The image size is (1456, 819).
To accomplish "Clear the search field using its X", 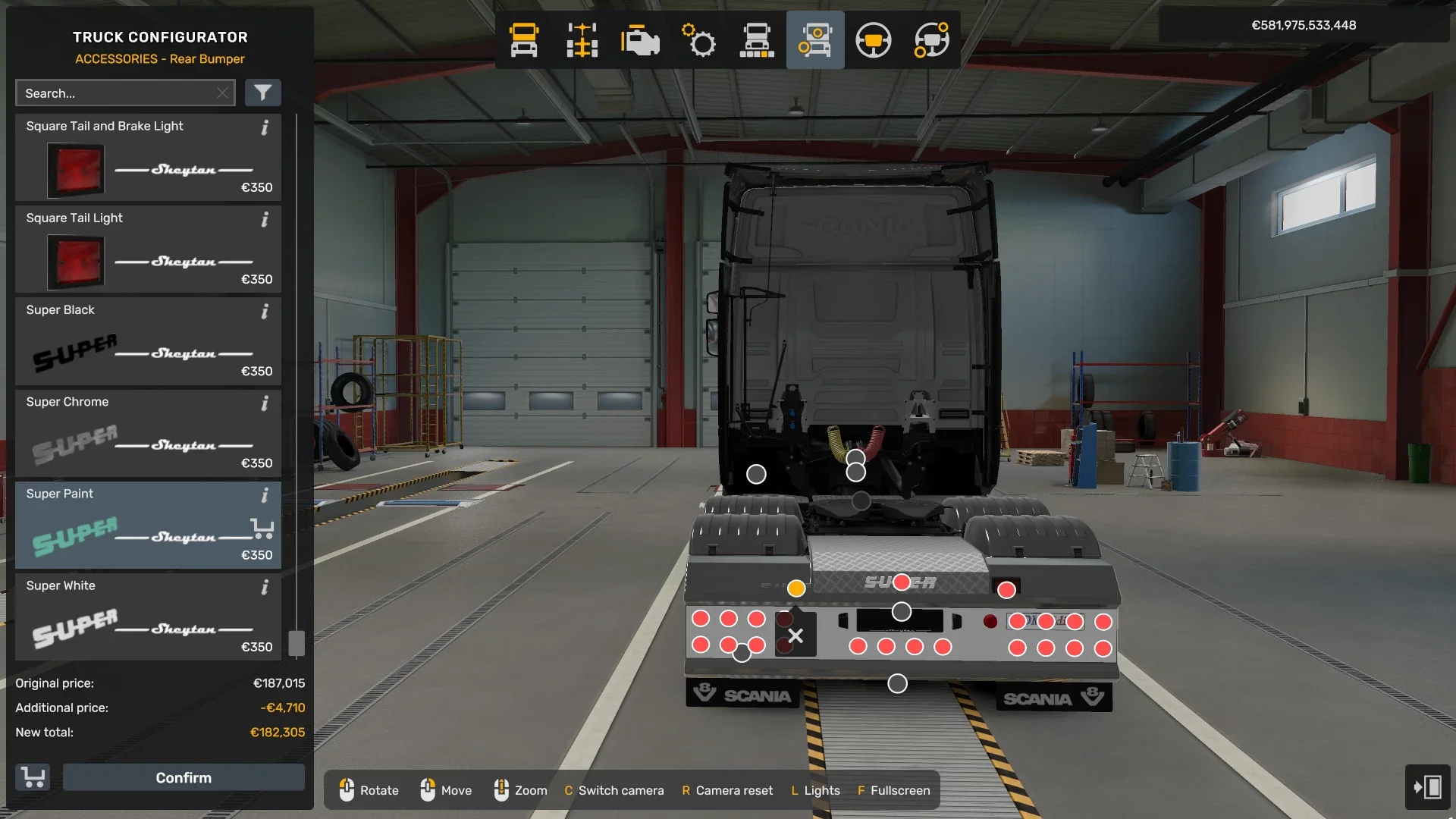I will coord(222,93).
